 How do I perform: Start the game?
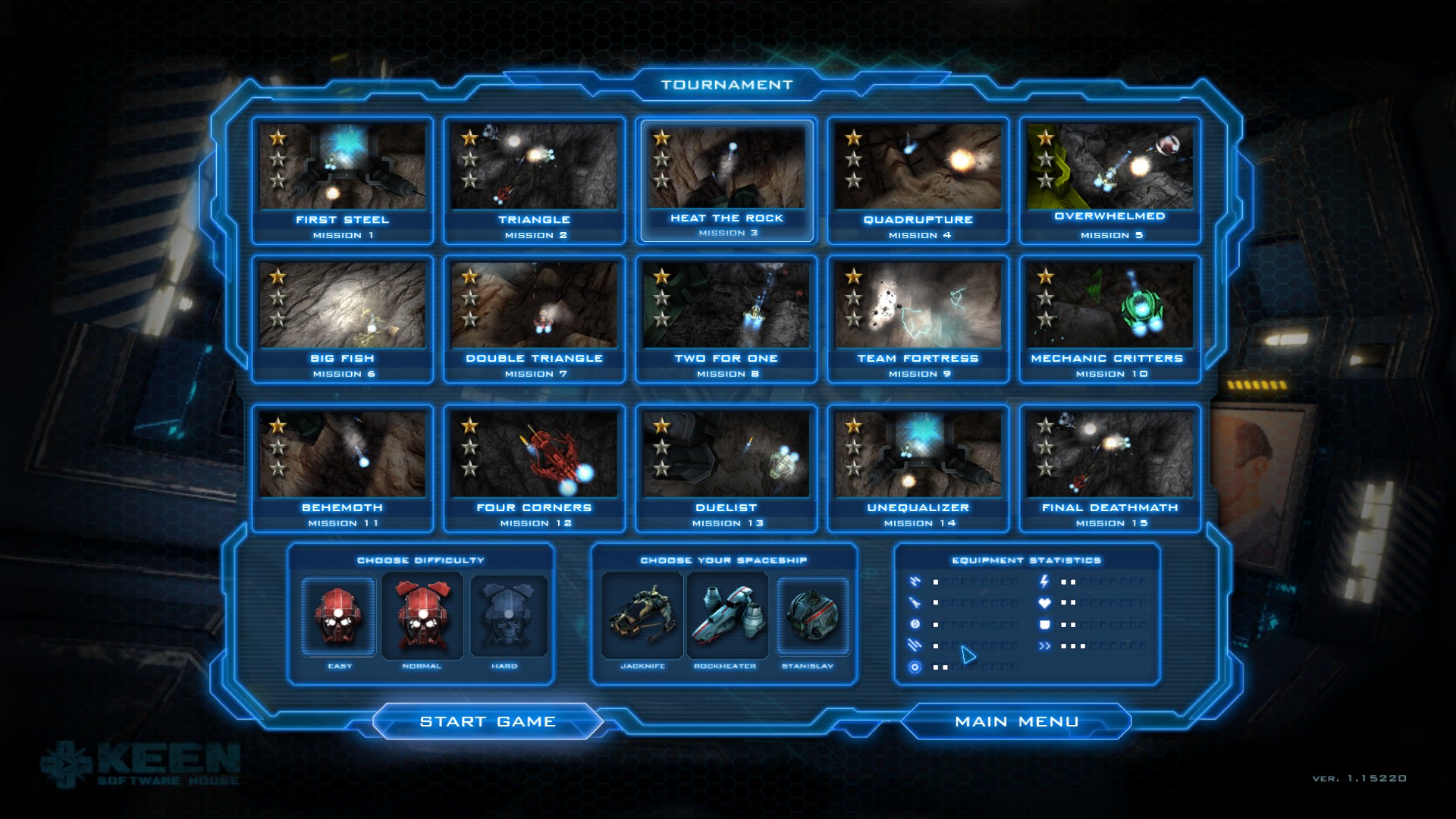[x=488, y=721]
